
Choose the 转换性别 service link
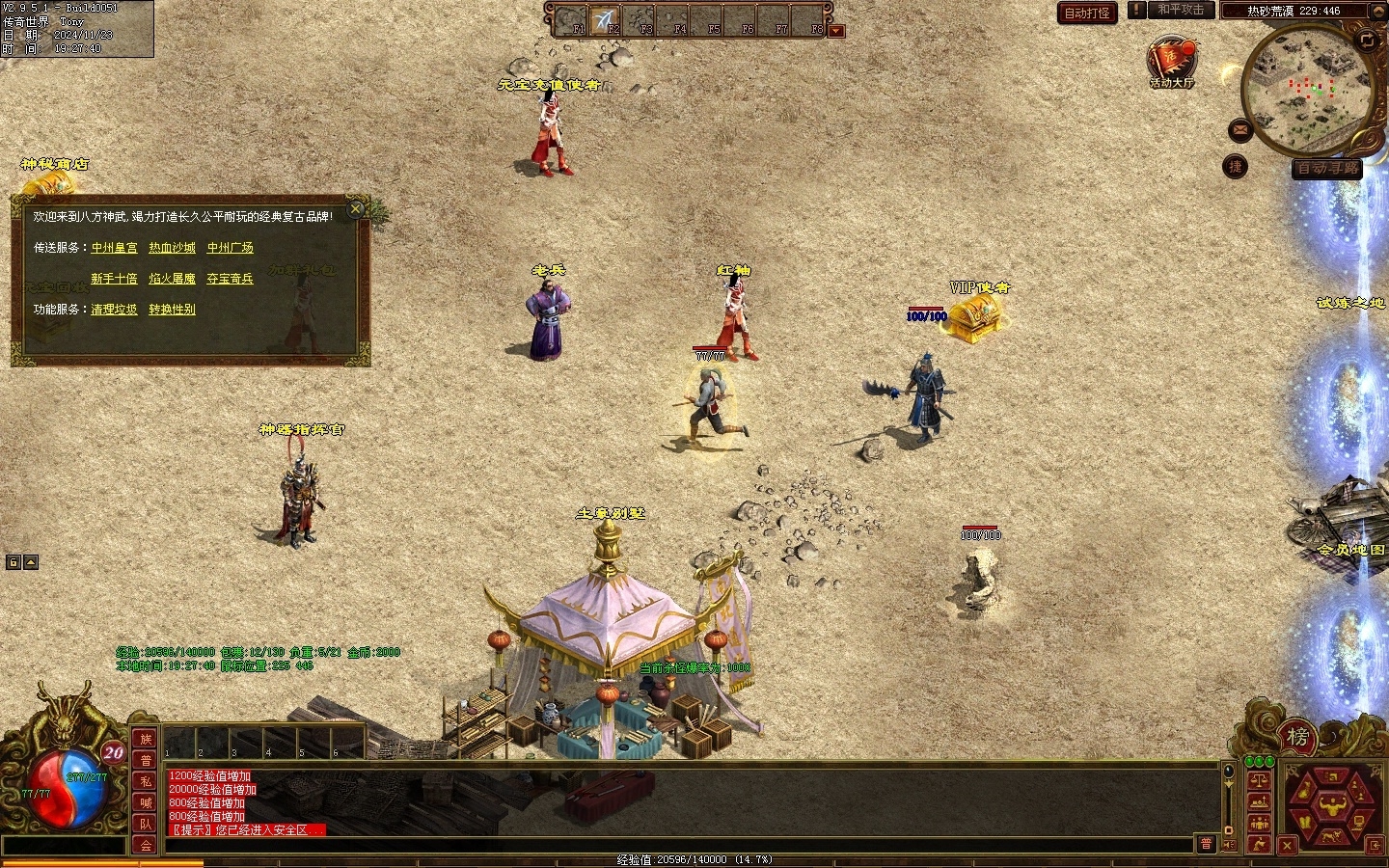[172, 310]
